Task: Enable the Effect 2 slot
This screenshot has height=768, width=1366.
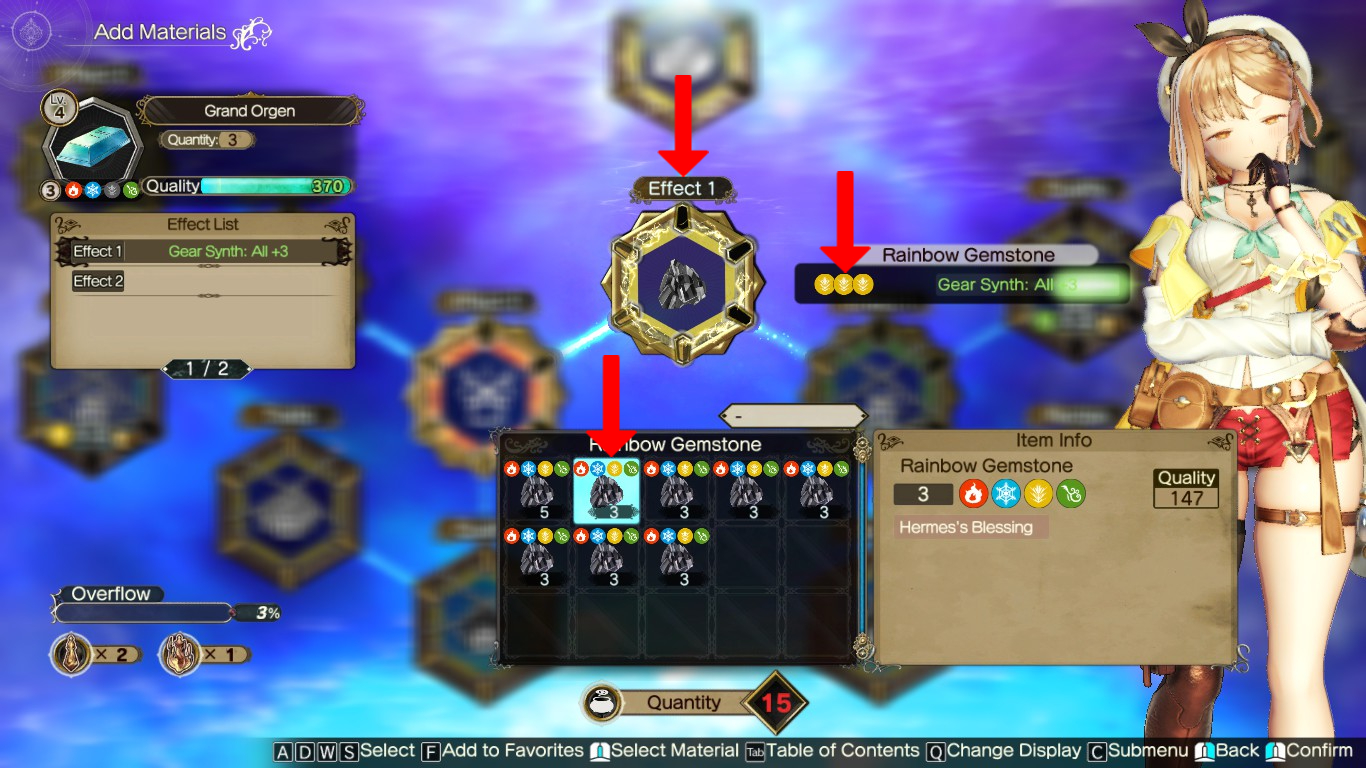Action: [97, 281]
